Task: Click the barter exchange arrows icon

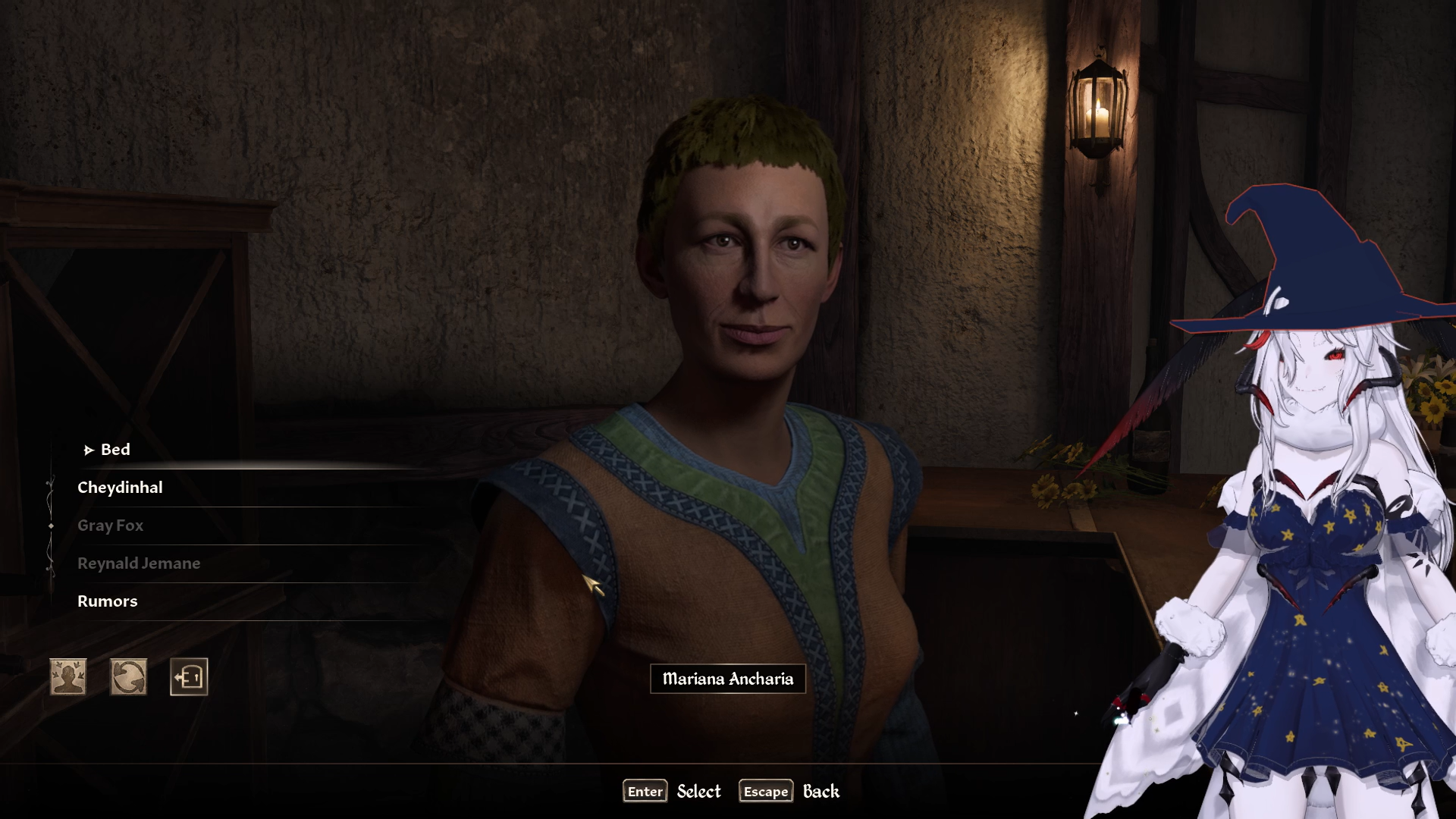Action: [129, 676]
